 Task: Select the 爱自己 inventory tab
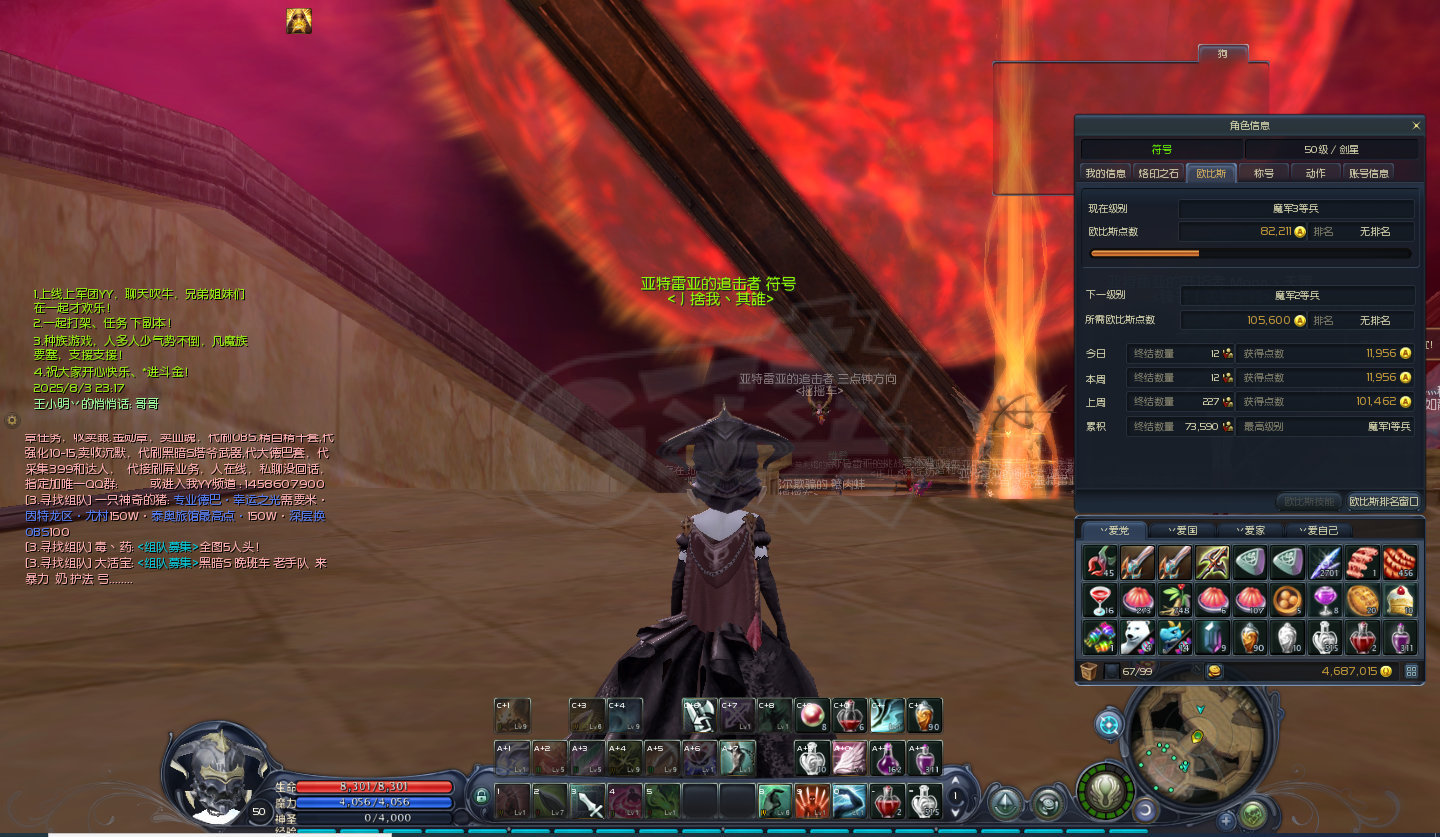click(x=1318, y=530)
